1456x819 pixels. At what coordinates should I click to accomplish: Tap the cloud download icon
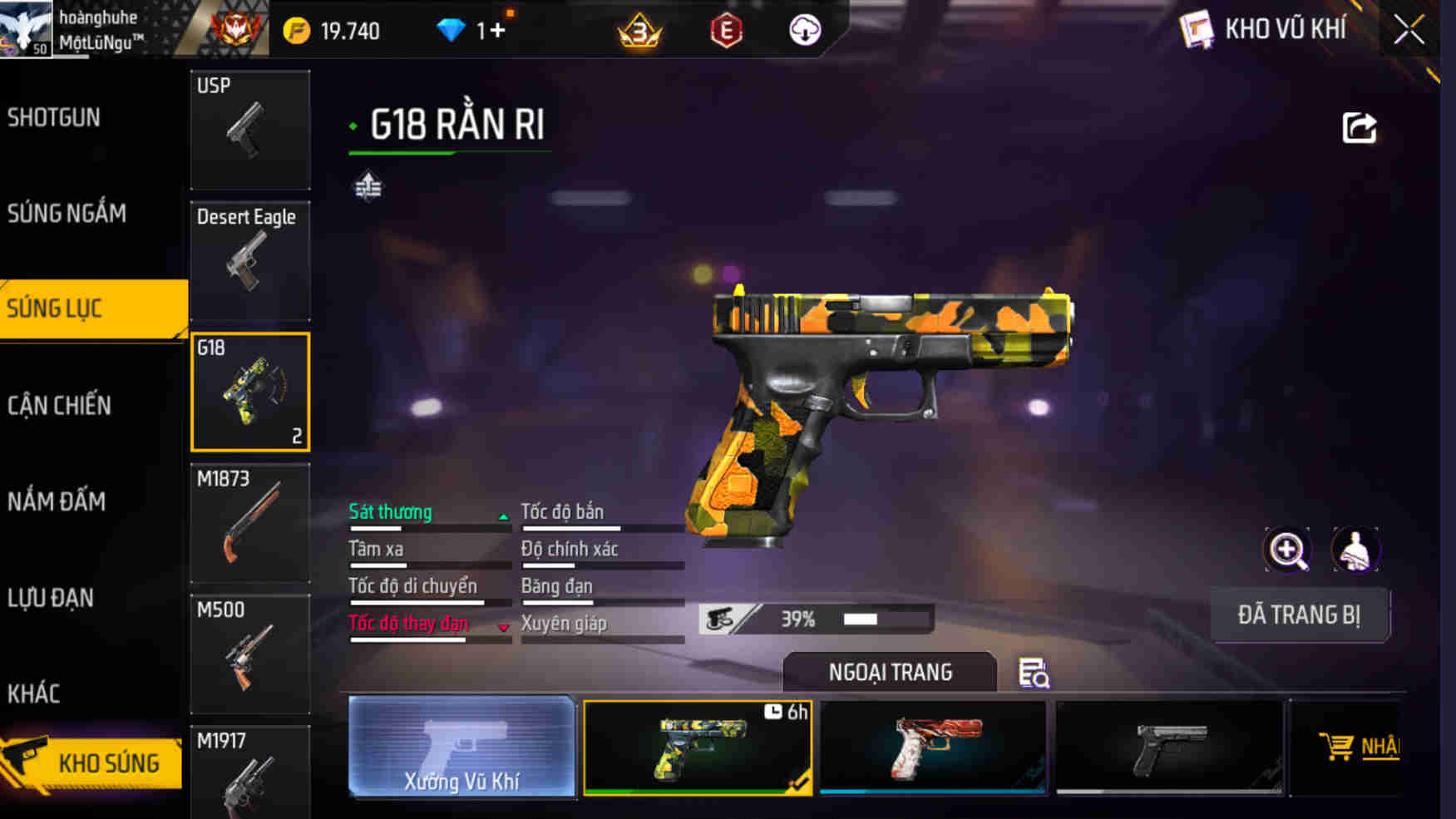[x=802, y=30]
